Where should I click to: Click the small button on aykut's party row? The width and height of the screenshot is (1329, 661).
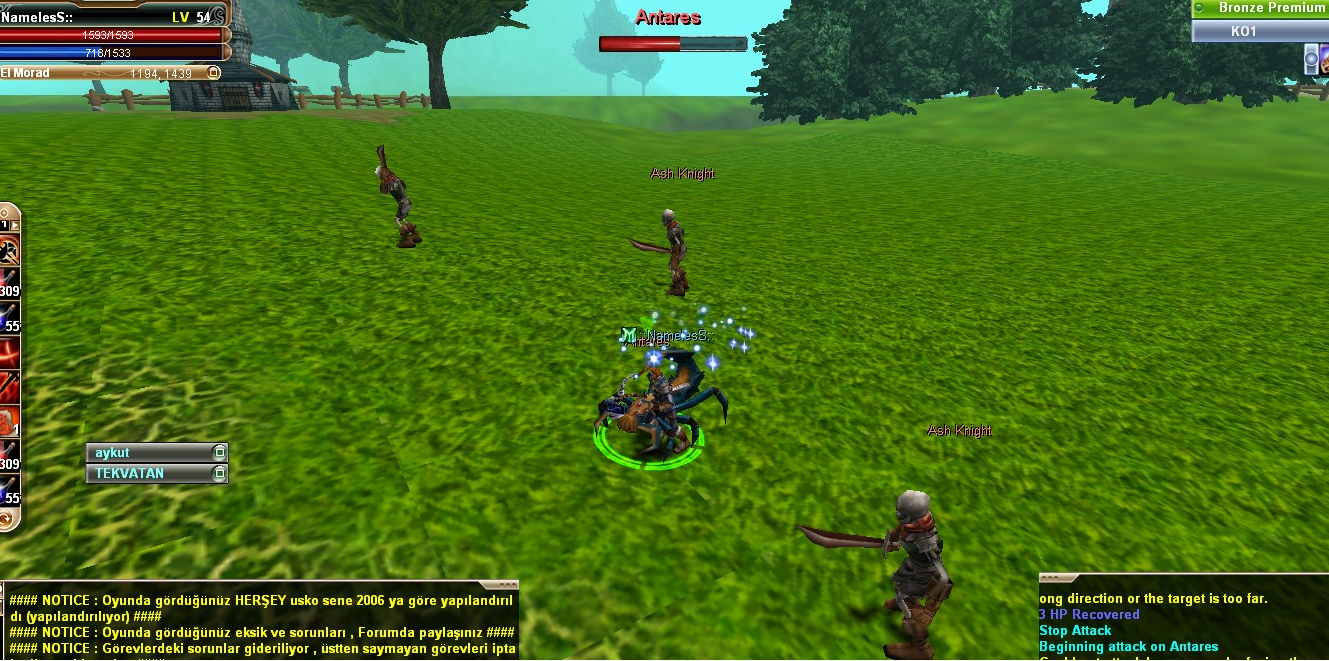coord(219,453)
